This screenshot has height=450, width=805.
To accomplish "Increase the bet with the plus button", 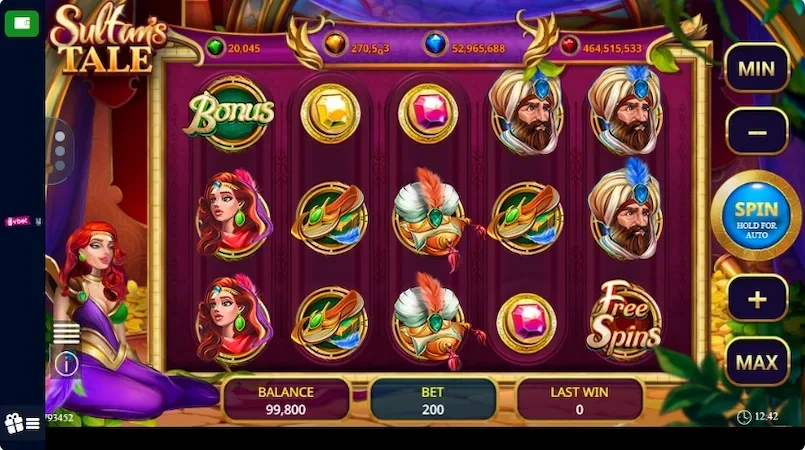I will [756, 298].
